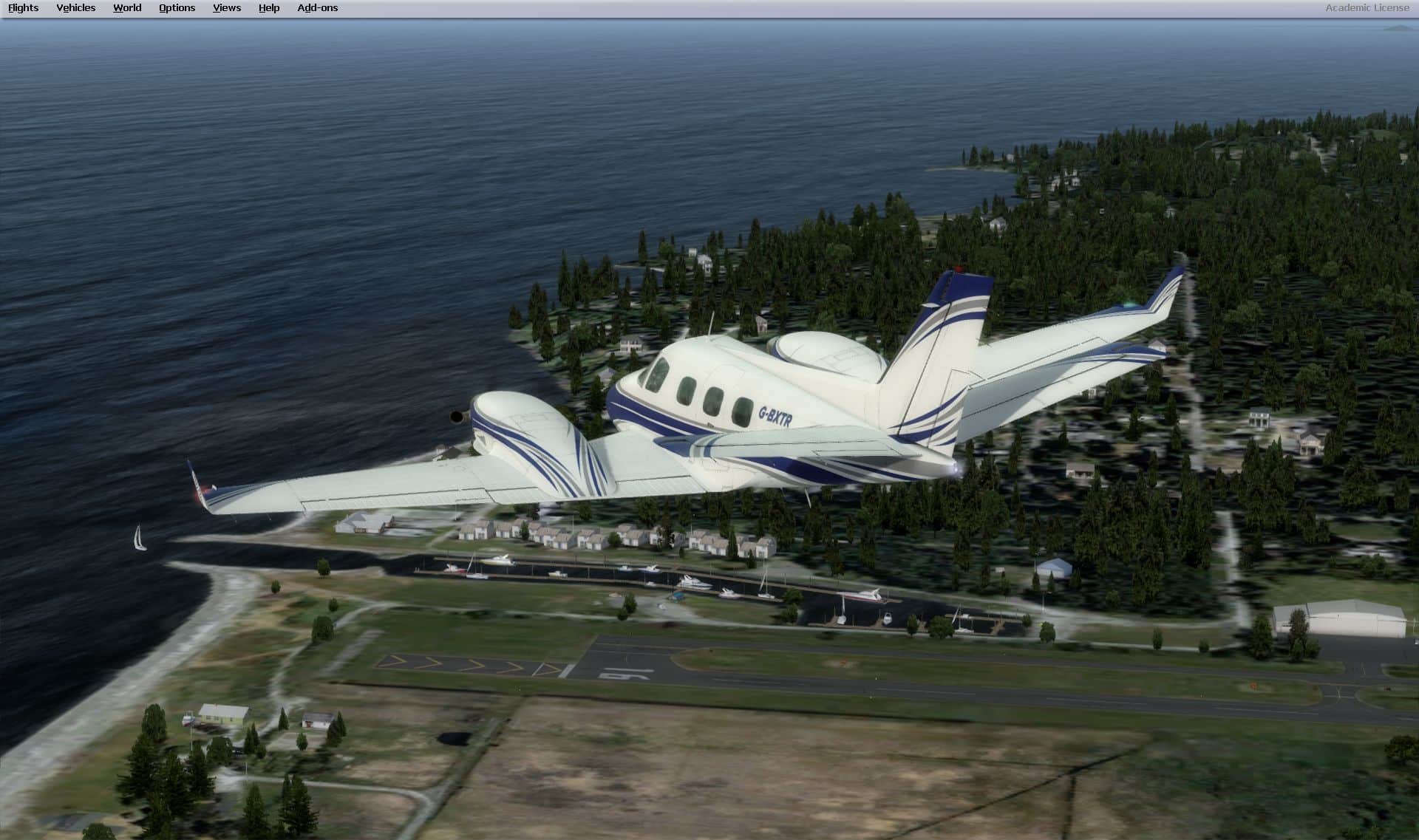Open the Views menu
The width and height of the screenshot is (1419, 840).
pyautogui.click(x=227, y=8)
